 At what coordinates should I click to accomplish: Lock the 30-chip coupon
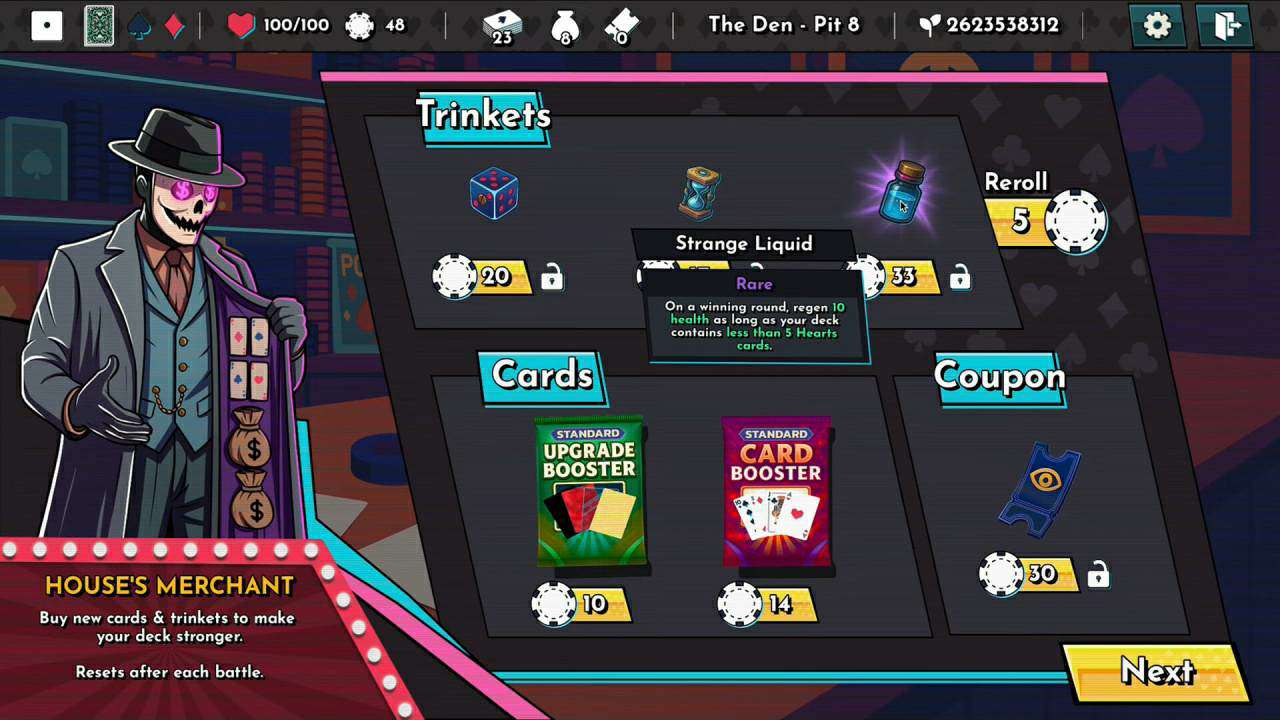[1098, 574]
